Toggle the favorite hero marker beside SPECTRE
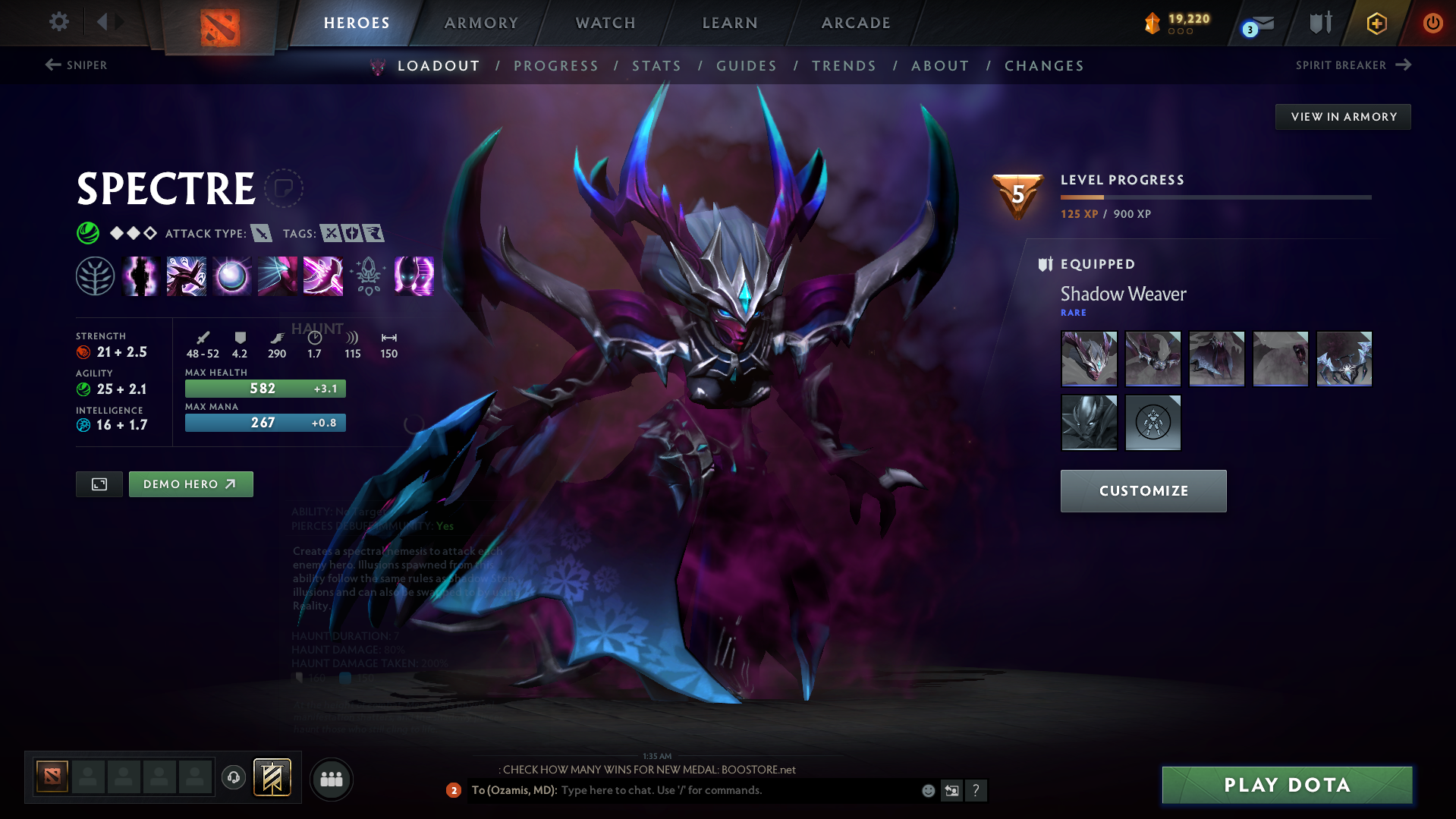Viewport: 1456px width, 819px height. (285, 188)
